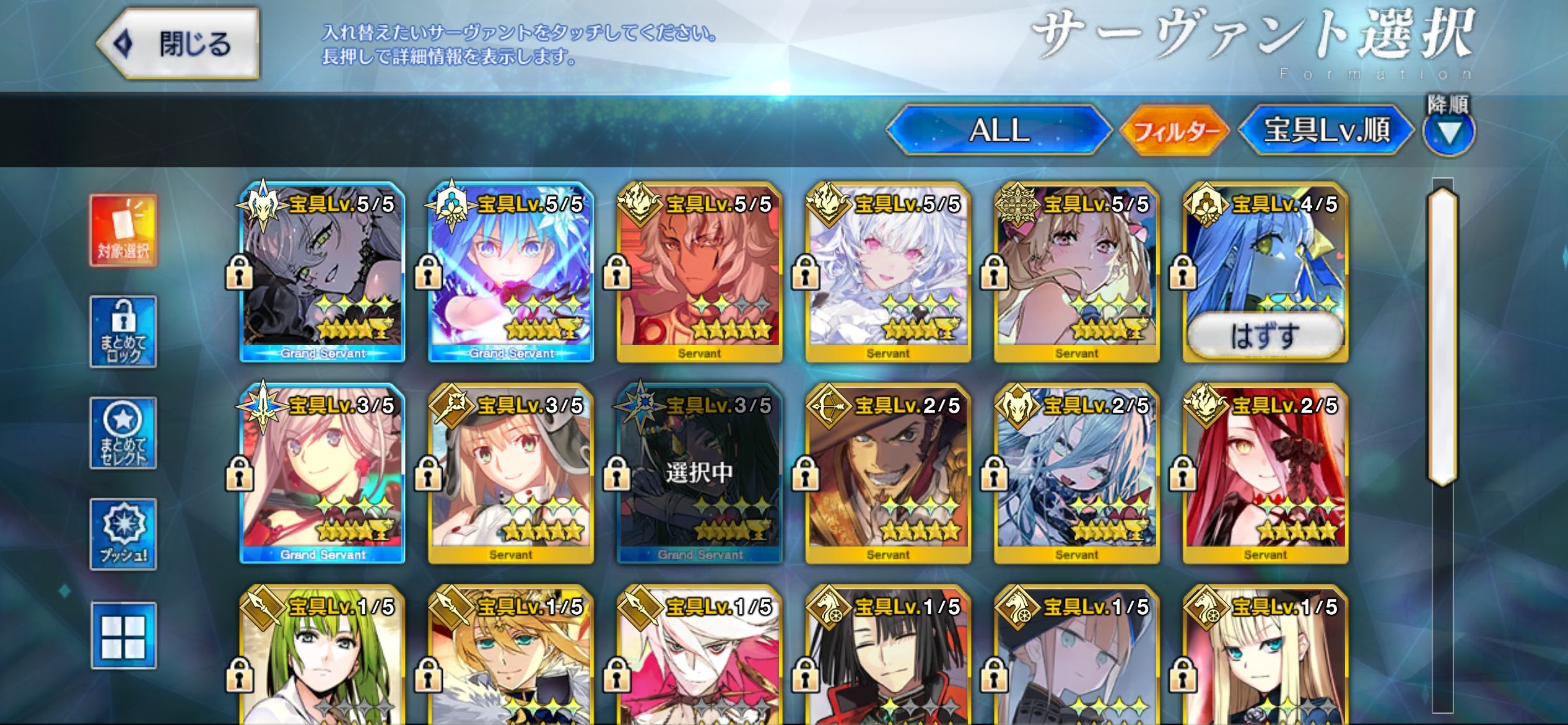Toggle the descending order arrow button

tap(1448, 133)
